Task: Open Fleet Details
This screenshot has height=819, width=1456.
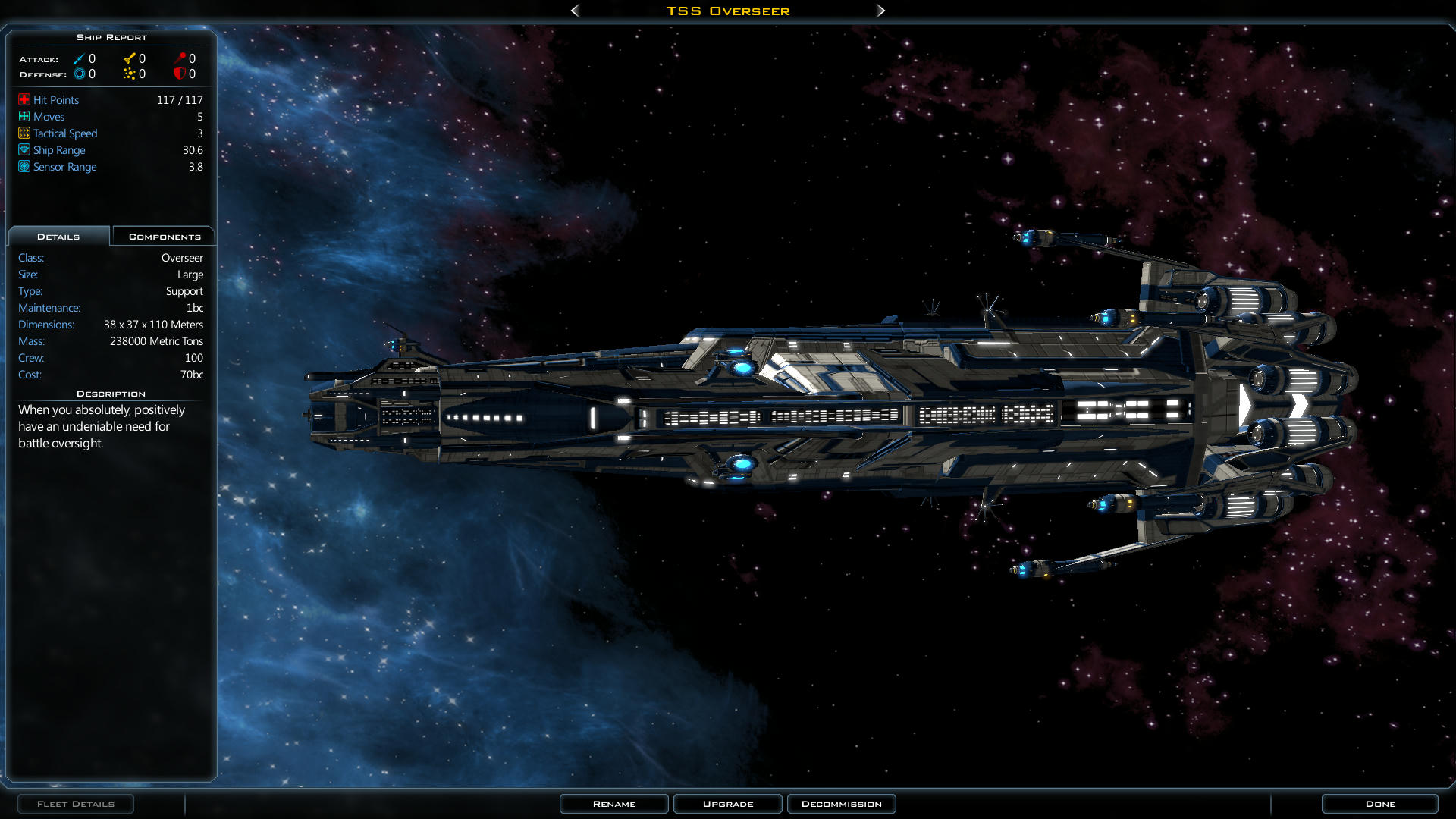Action: click(x=76, y=804)
